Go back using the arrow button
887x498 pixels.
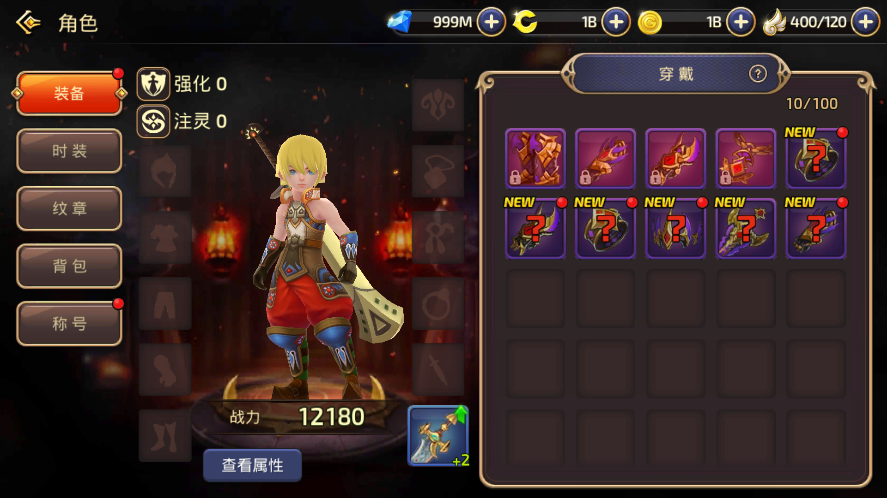coord(28,22)
